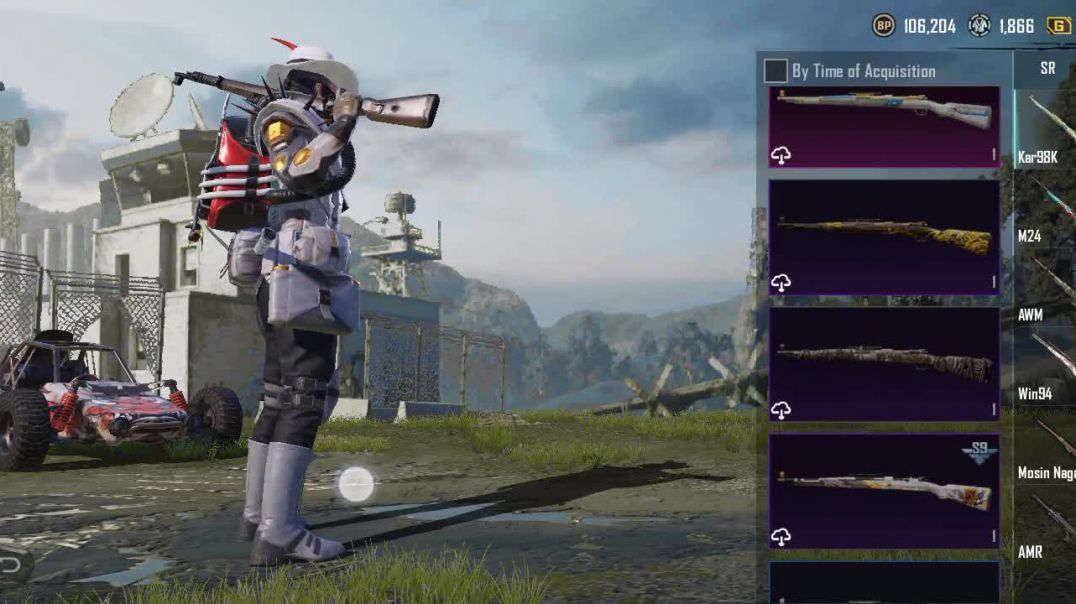Viewport: 1076px width, 604px height.
Task: Select the golden yellow Kar98K skin
Action: (884, 238)
